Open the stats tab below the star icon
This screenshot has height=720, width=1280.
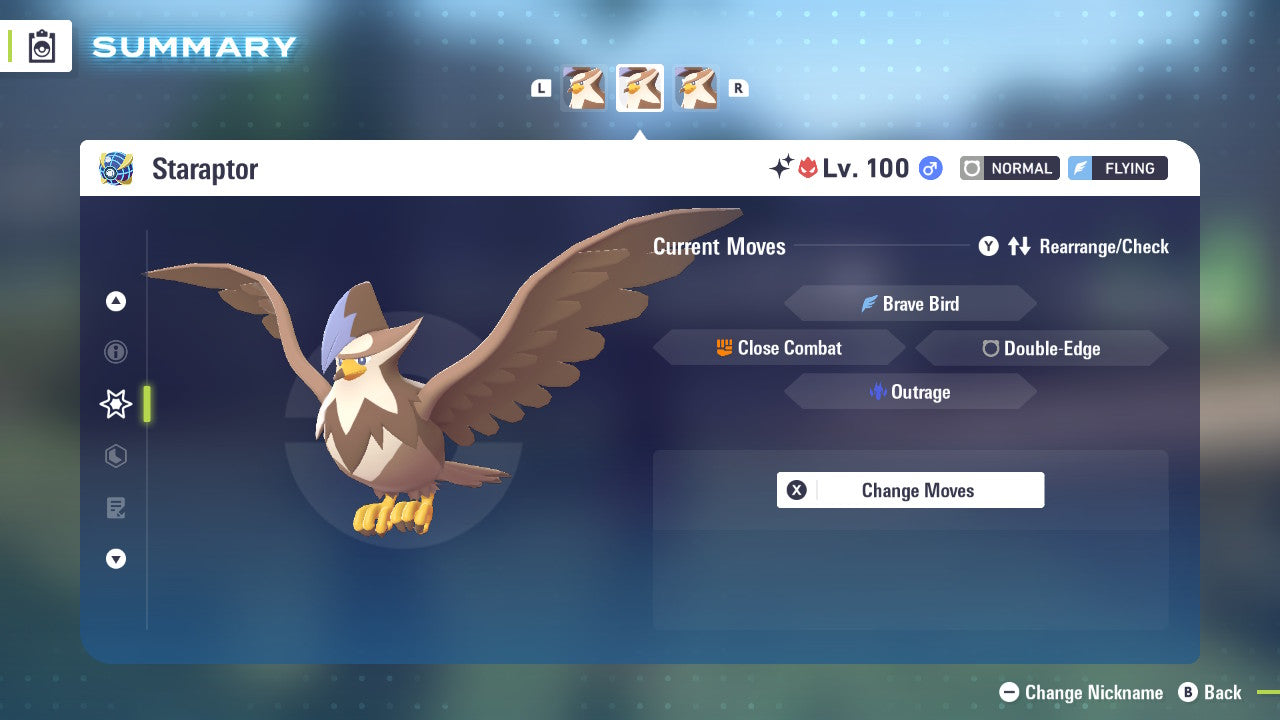(x=115, y=456)
